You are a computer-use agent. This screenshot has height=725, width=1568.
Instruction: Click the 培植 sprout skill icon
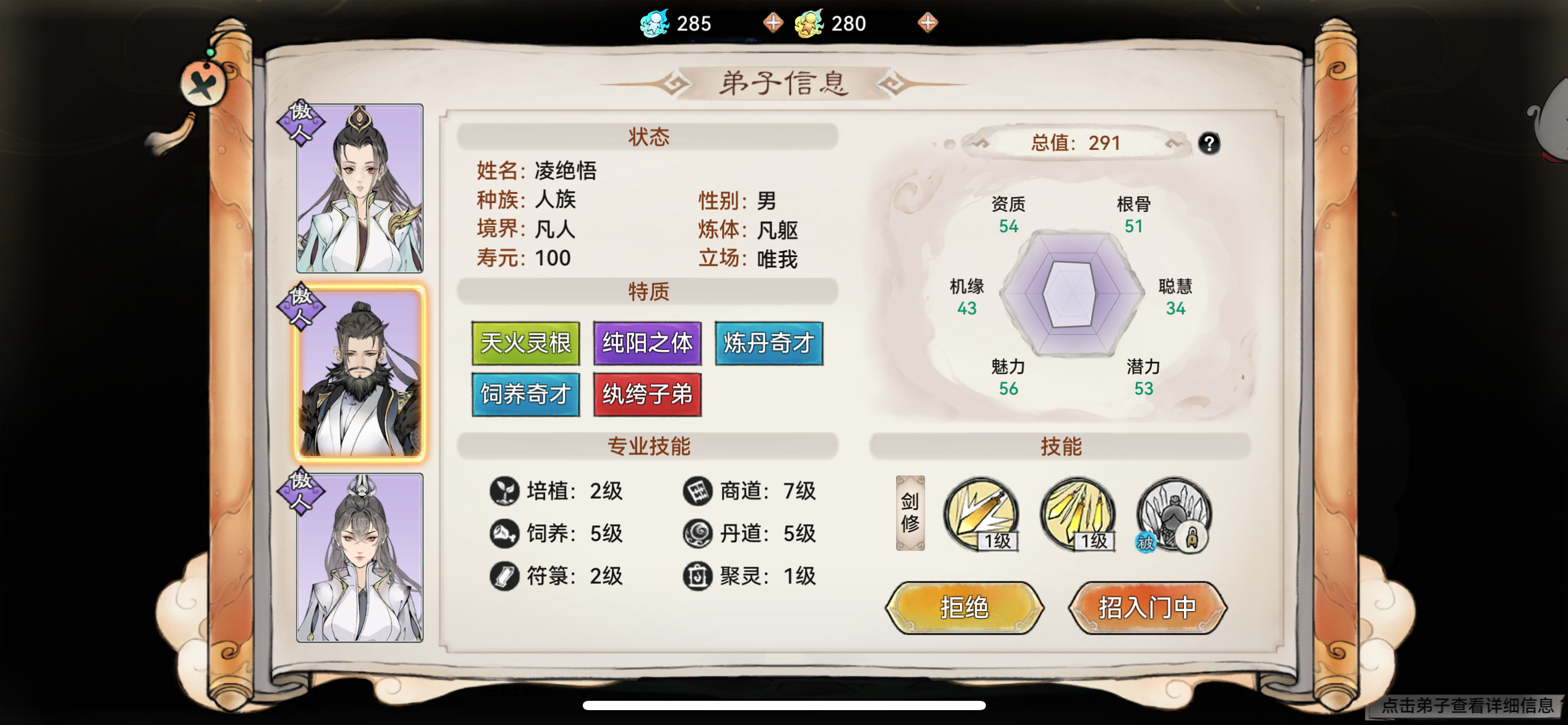[x=505, y=491]
